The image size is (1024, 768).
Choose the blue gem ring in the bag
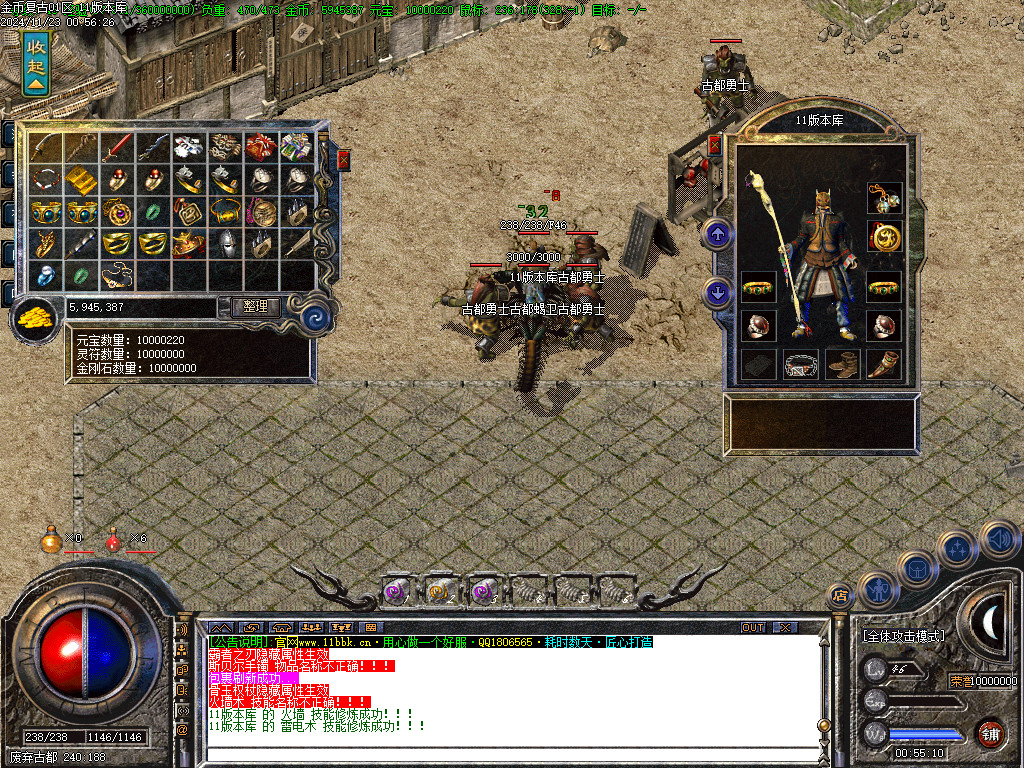tap(45, 275)
